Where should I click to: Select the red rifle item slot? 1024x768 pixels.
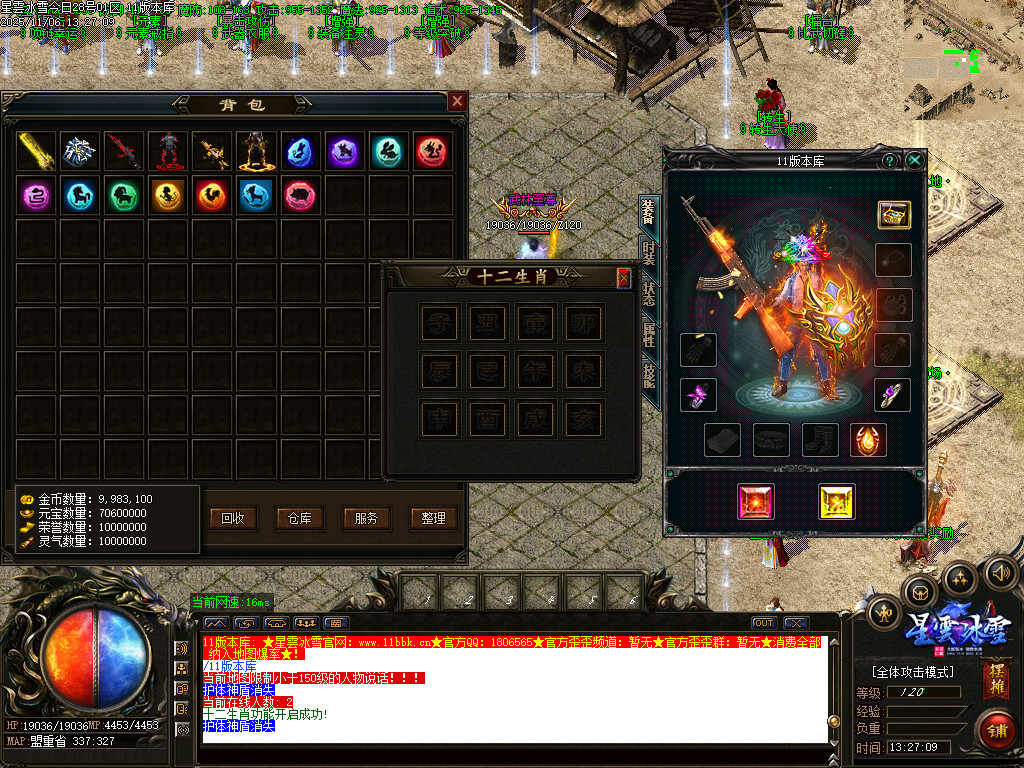125,152
